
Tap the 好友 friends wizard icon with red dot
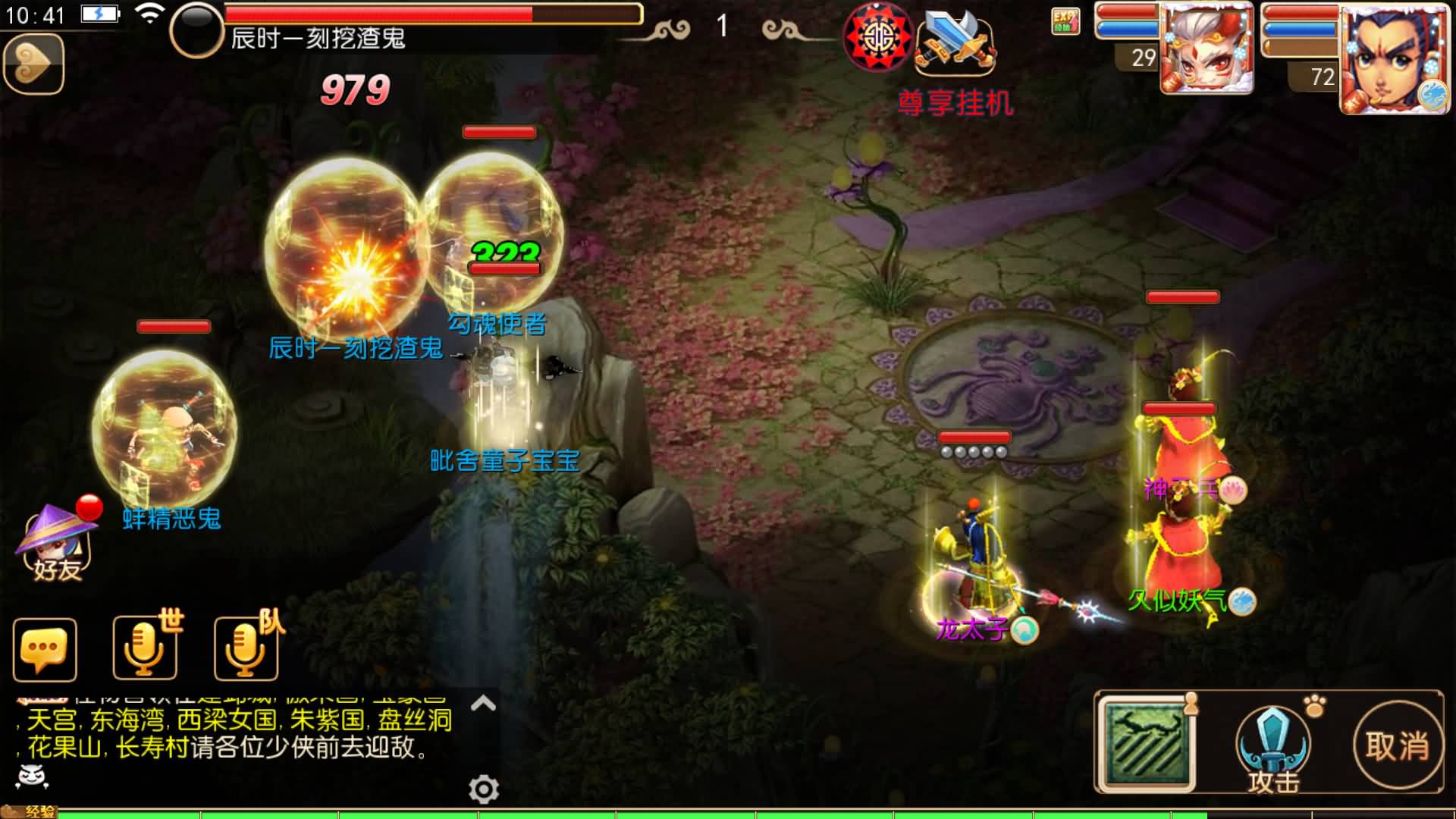(x=53, y=546)
